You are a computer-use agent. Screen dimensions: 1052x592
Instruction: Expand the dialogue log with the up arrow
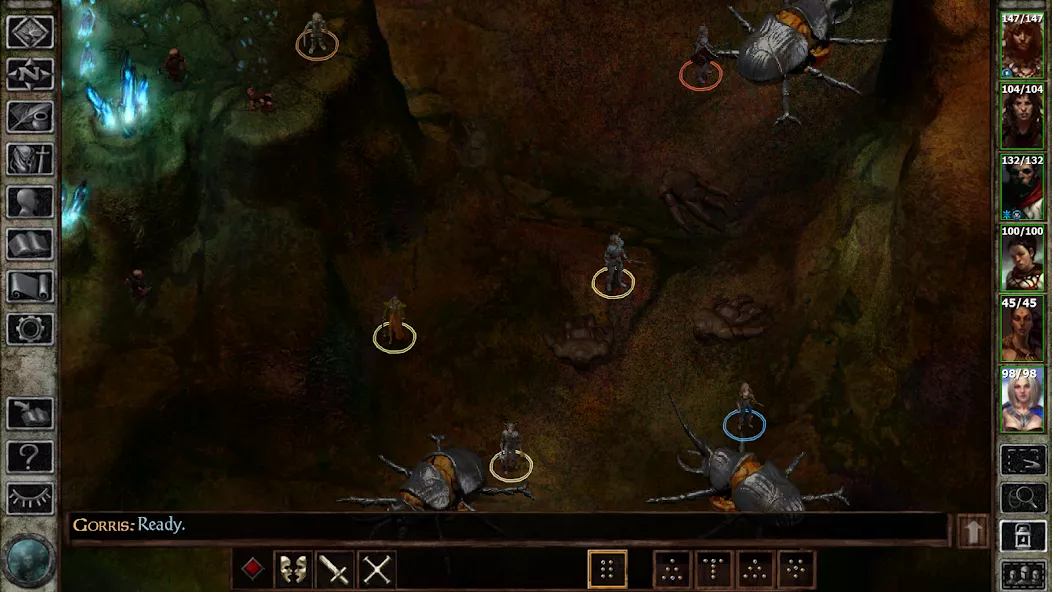972,531
